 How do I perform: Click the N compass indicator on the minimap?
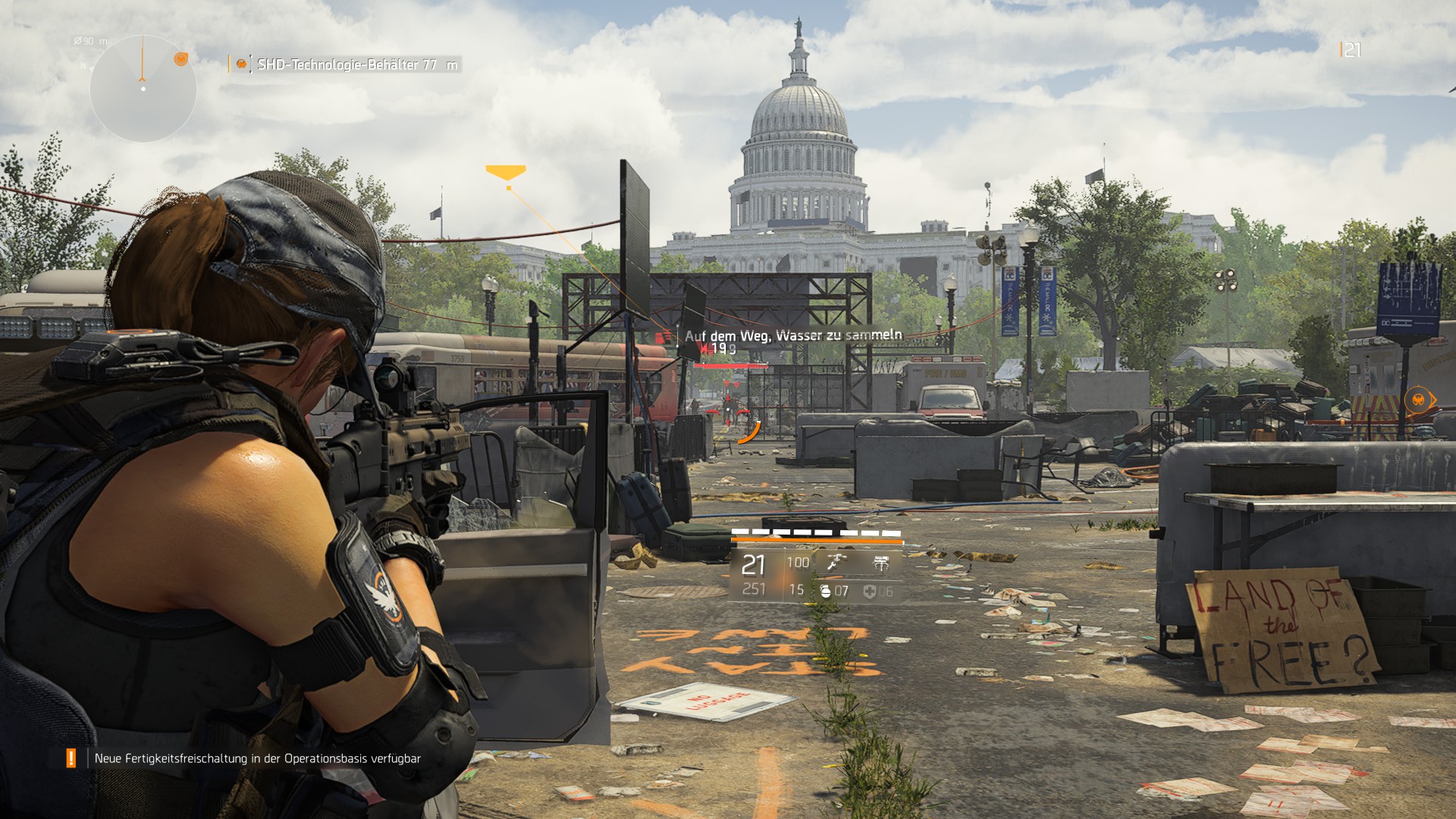83,66
